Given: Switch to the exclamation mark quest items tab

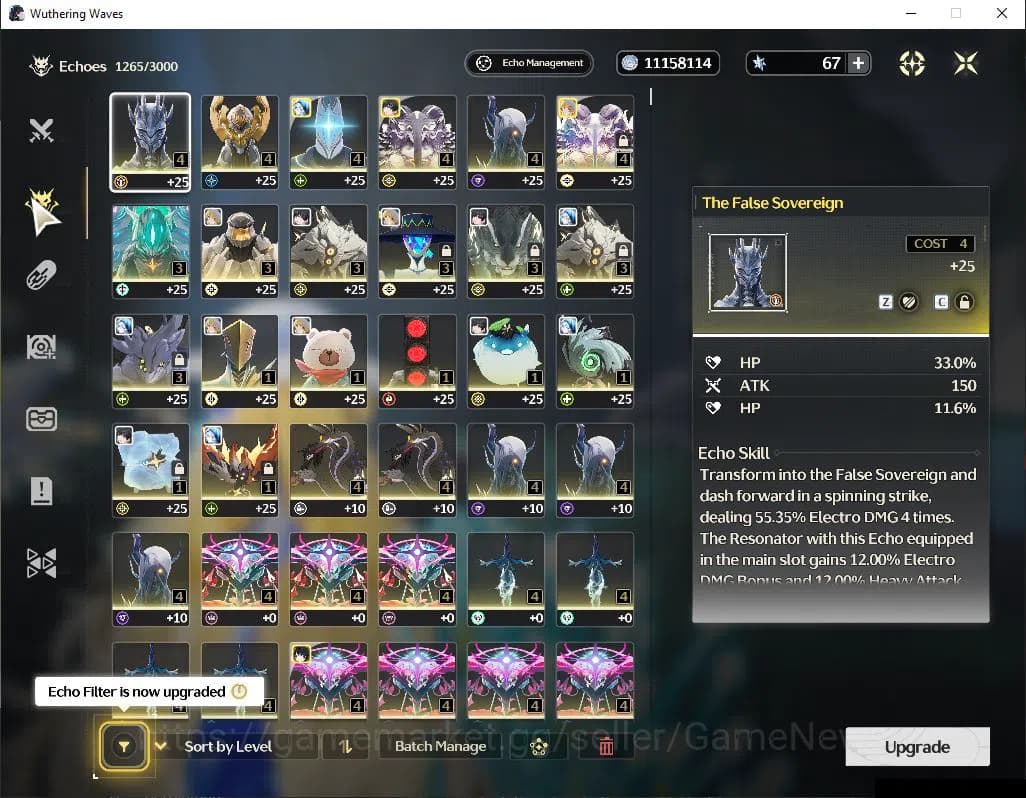Looking at the screenshot, I should click(x=41, y=491).
